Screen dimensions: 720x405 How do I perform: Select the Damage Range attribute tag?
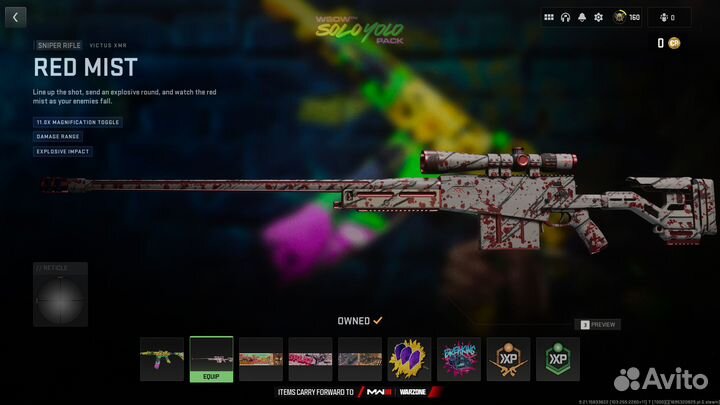click(58, 136)
